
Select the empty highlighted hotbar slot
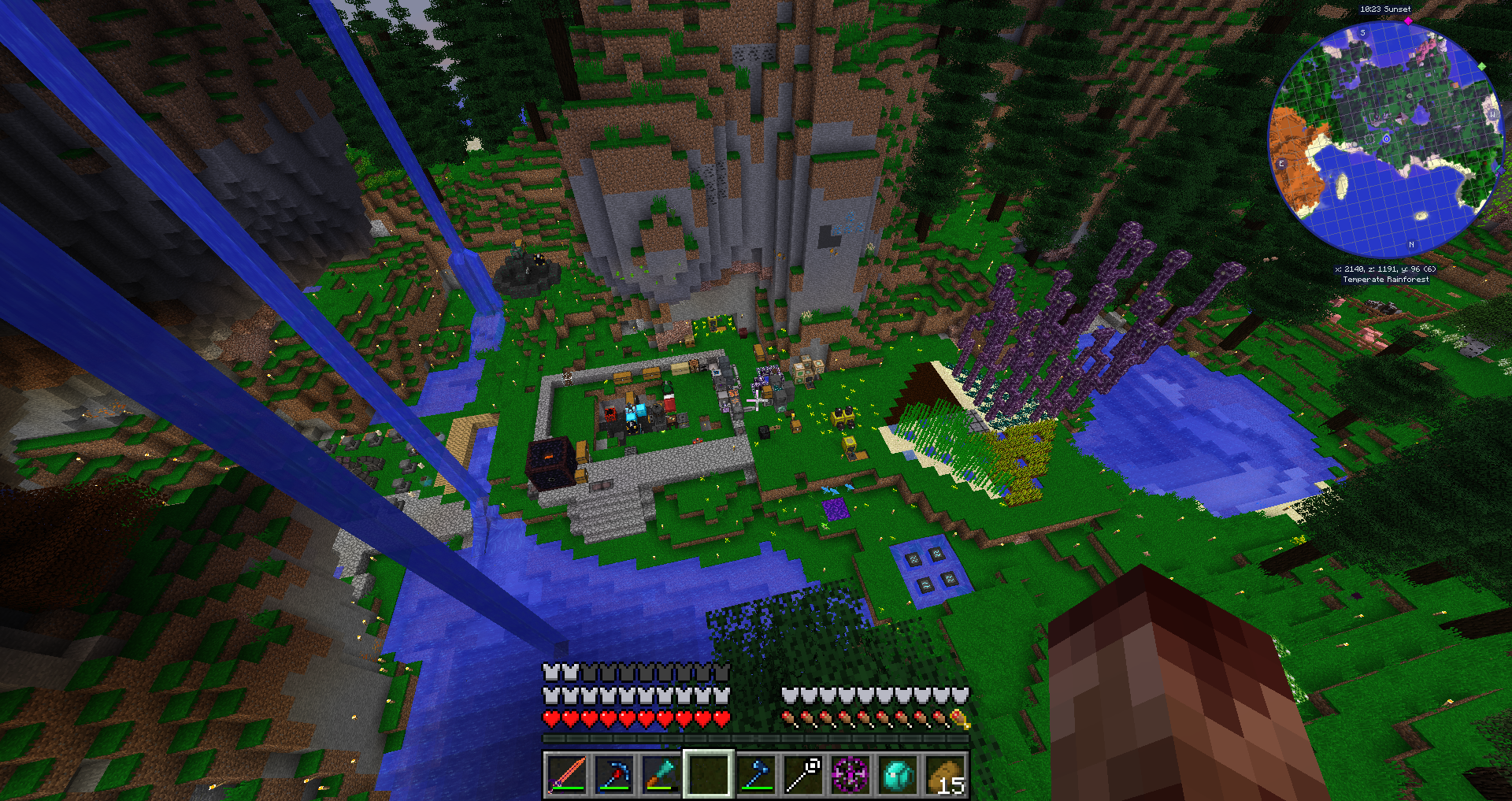click(x=709, y=774)
